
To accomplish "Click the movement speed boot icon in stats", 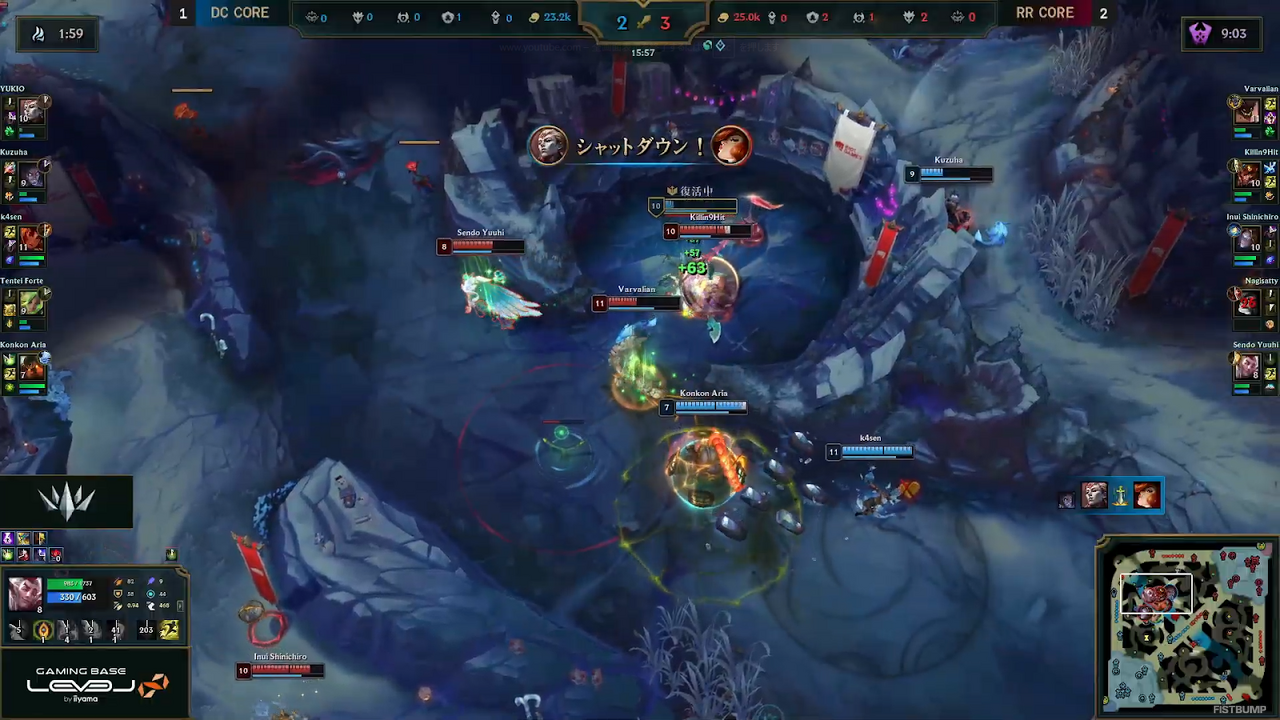I will tap(152, 606).
